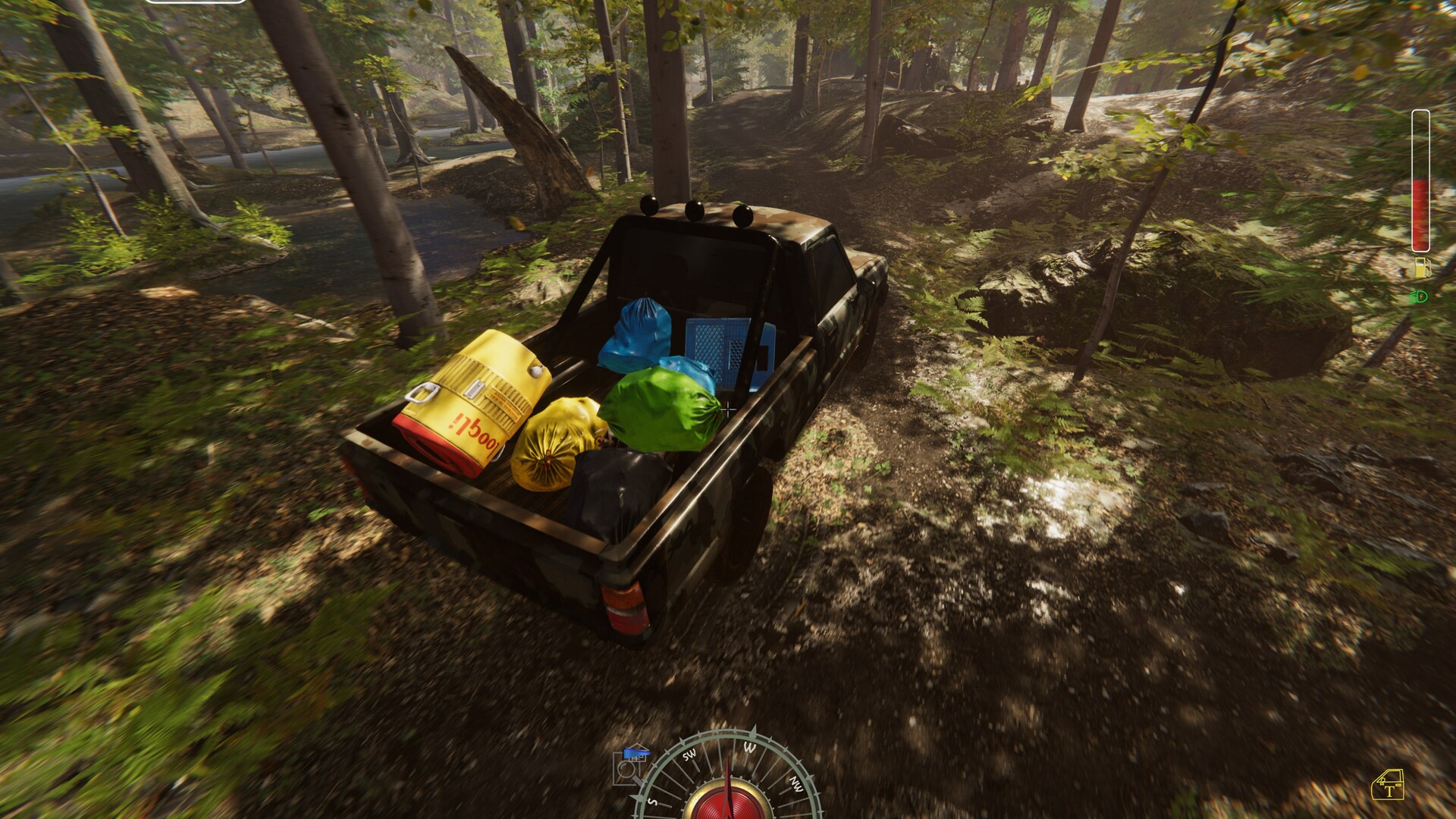The image size is (1456, 819).
Task: Toggle the waypoint flag marker visibility
Action: coord(637,753)
